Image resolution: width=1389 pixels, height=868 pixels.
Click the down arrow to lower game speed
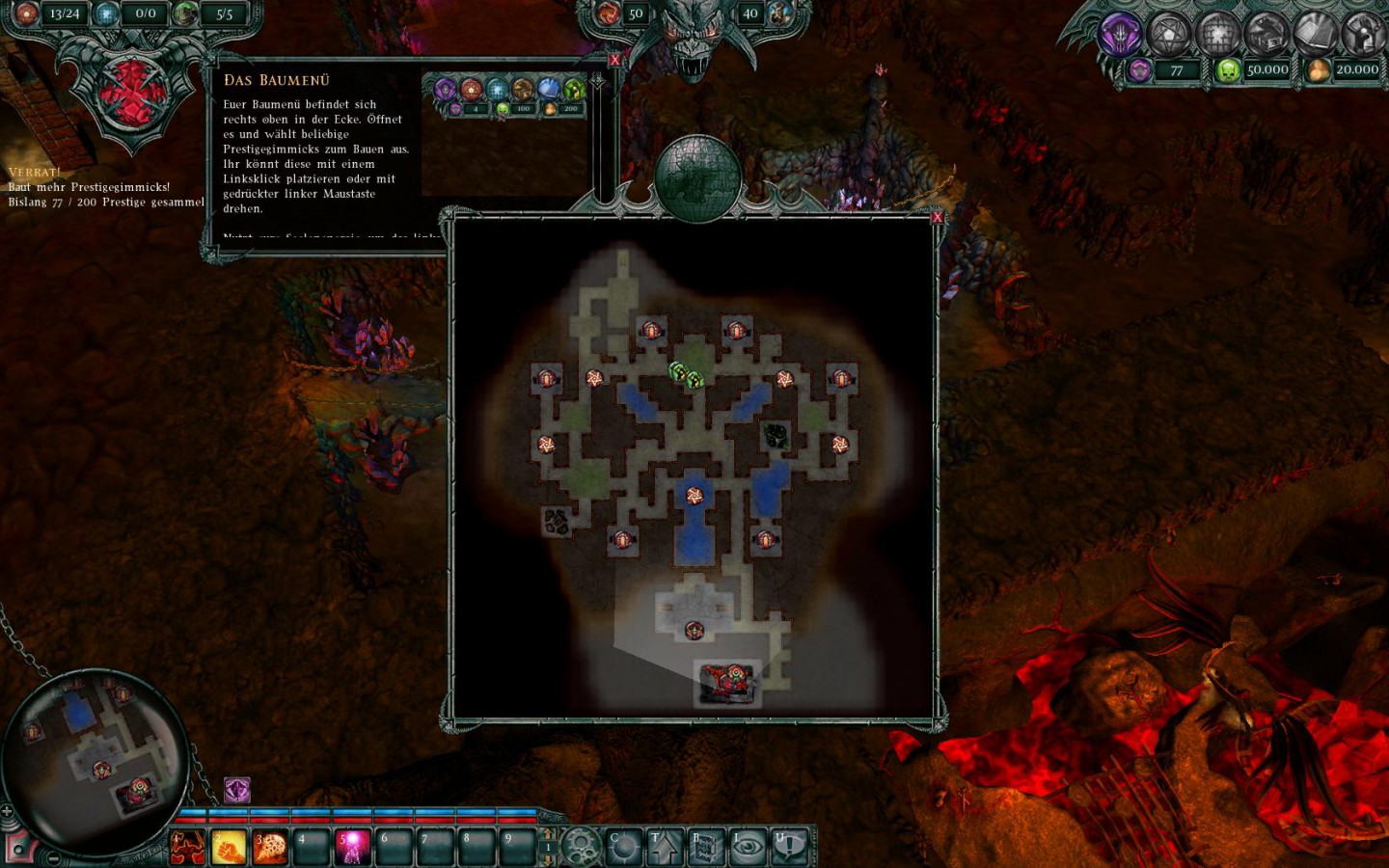point(548,862)
